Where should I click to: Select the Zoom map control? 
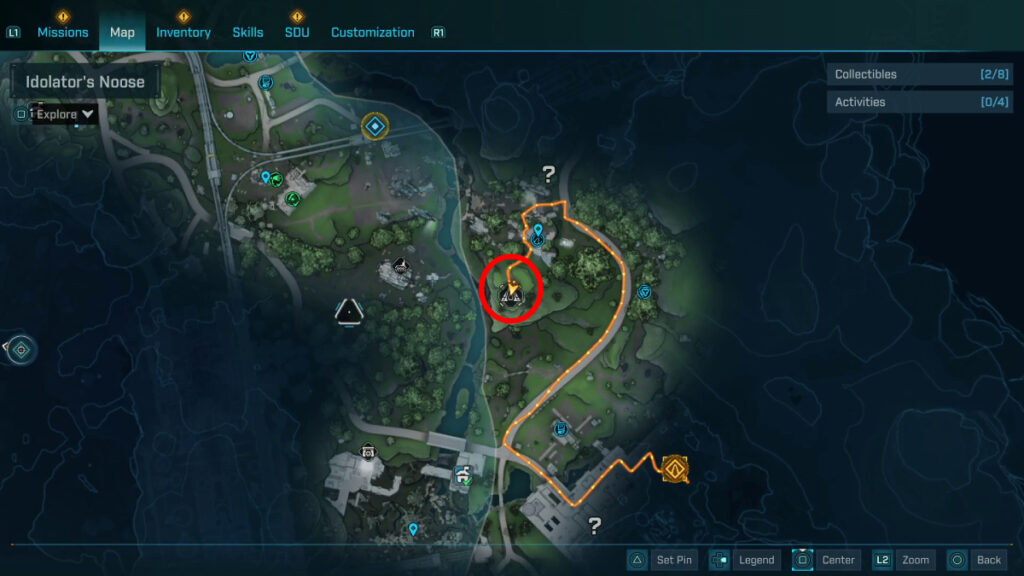(x=902, y=560)
